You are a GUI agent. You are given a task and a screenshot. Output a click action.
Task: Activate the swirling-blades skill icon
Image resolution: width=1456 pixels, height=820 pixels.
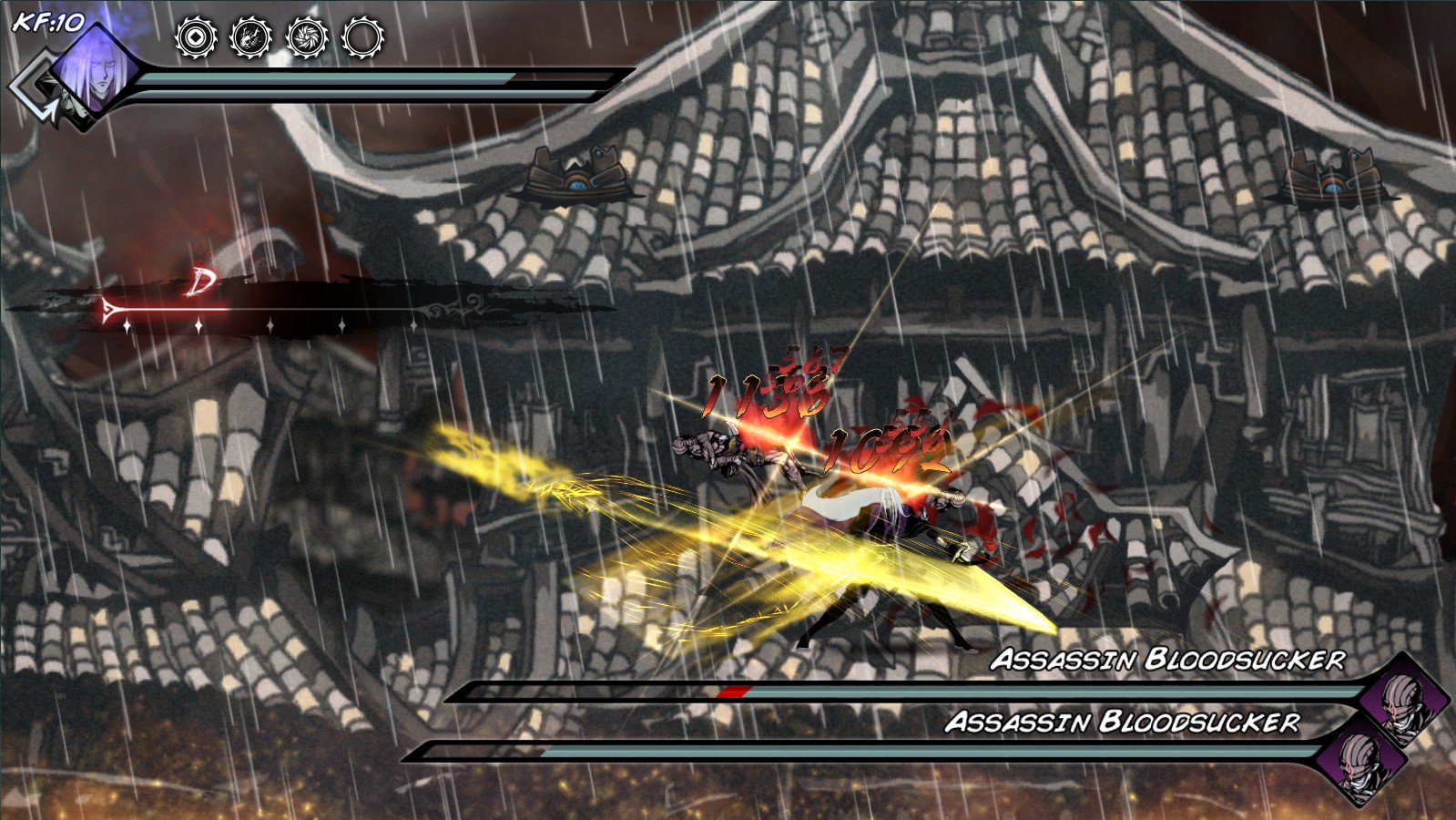coord(309,38)
